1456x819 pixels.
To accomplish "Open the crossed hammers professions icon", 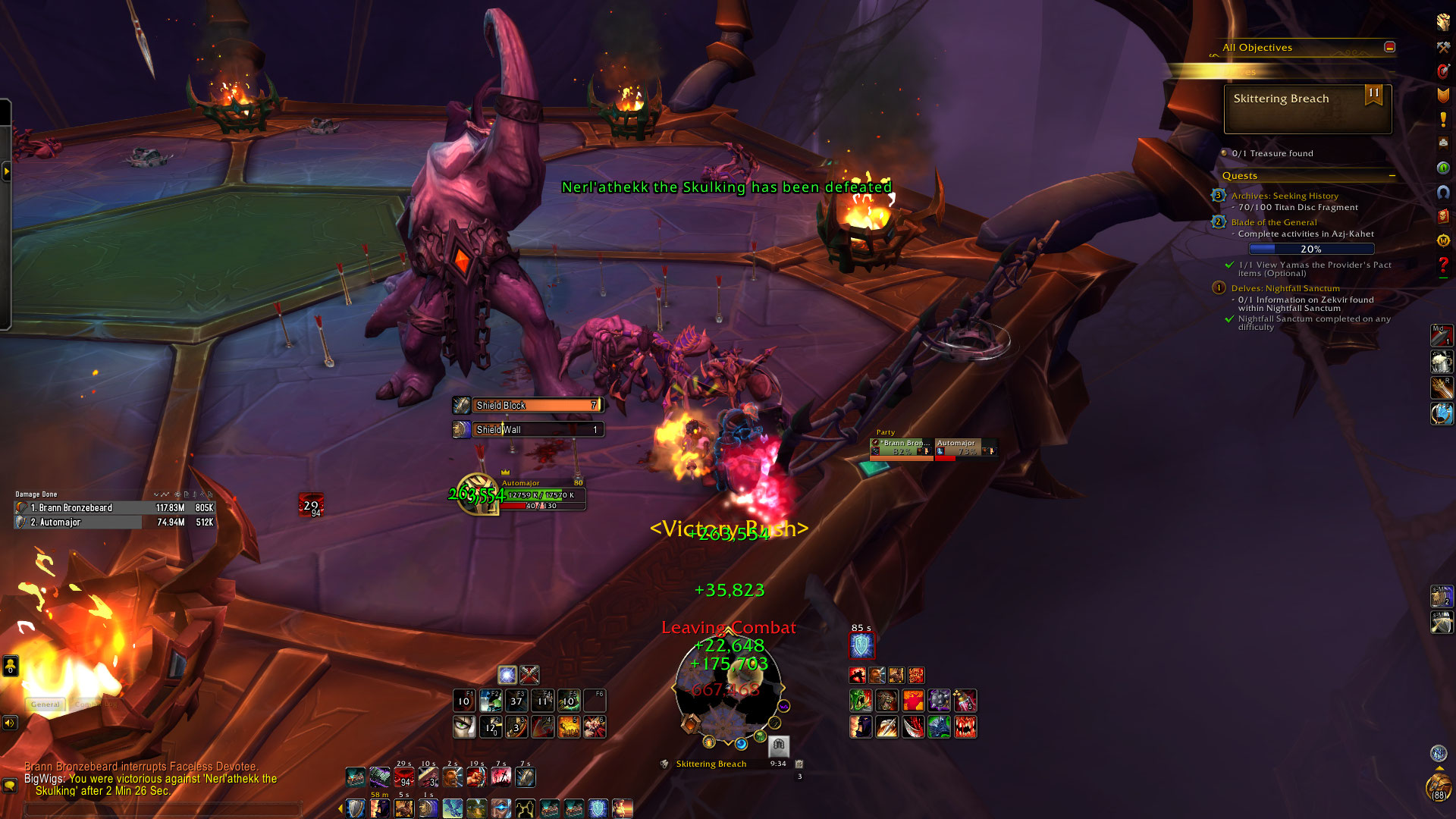I will point(1443,47).
